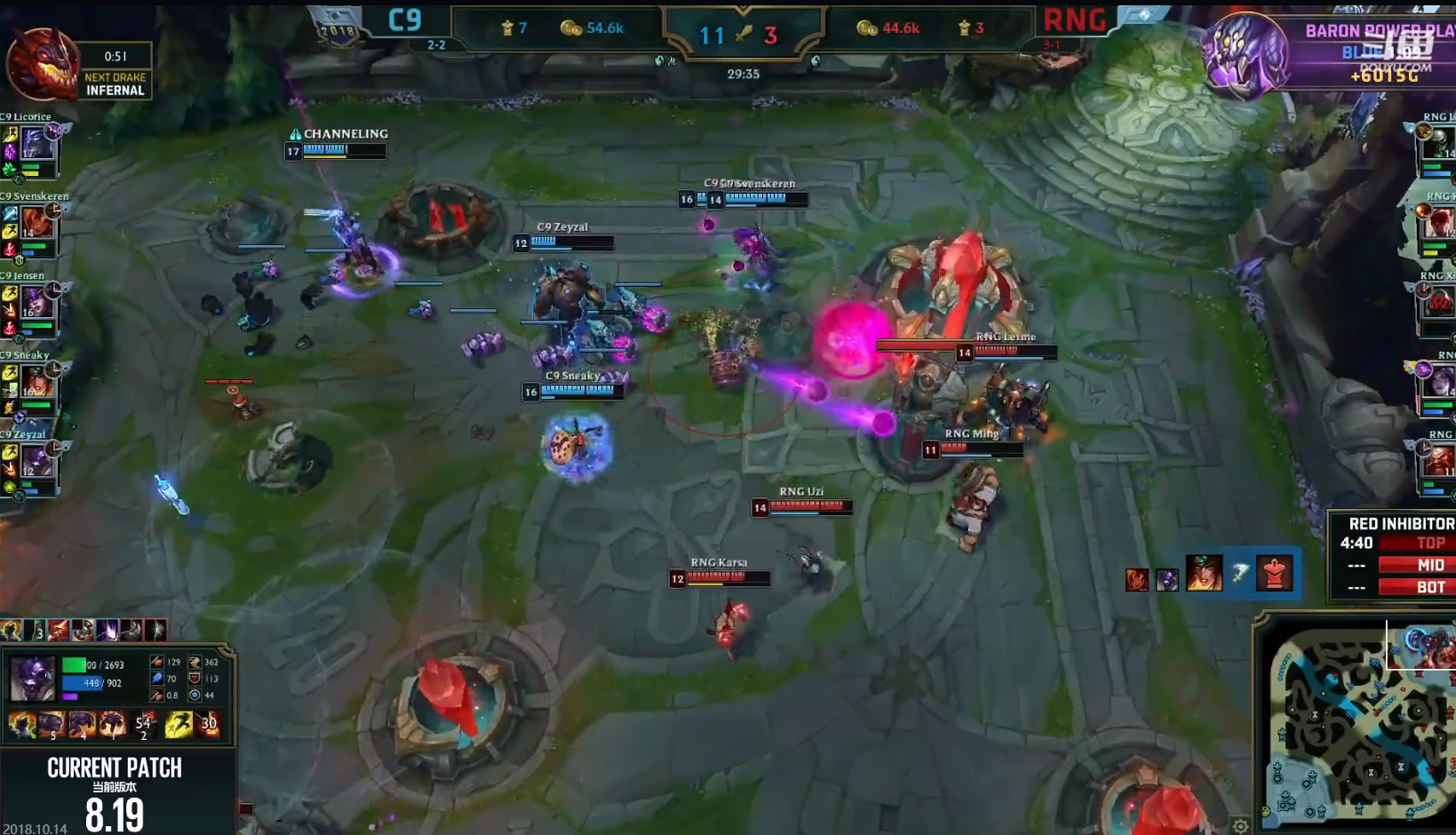Open settings with the gear beside the minimap
Viewport: 1456px width, 835px height.
pos(1240,826)
